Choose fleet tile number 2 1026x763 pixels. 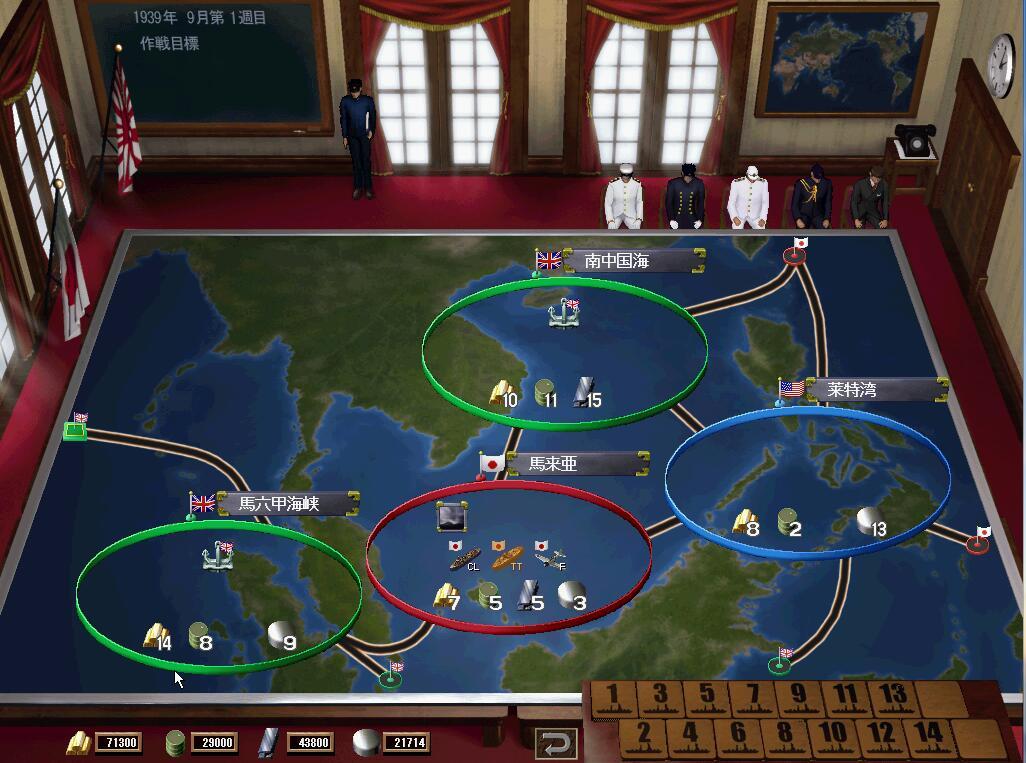point(643,735)
